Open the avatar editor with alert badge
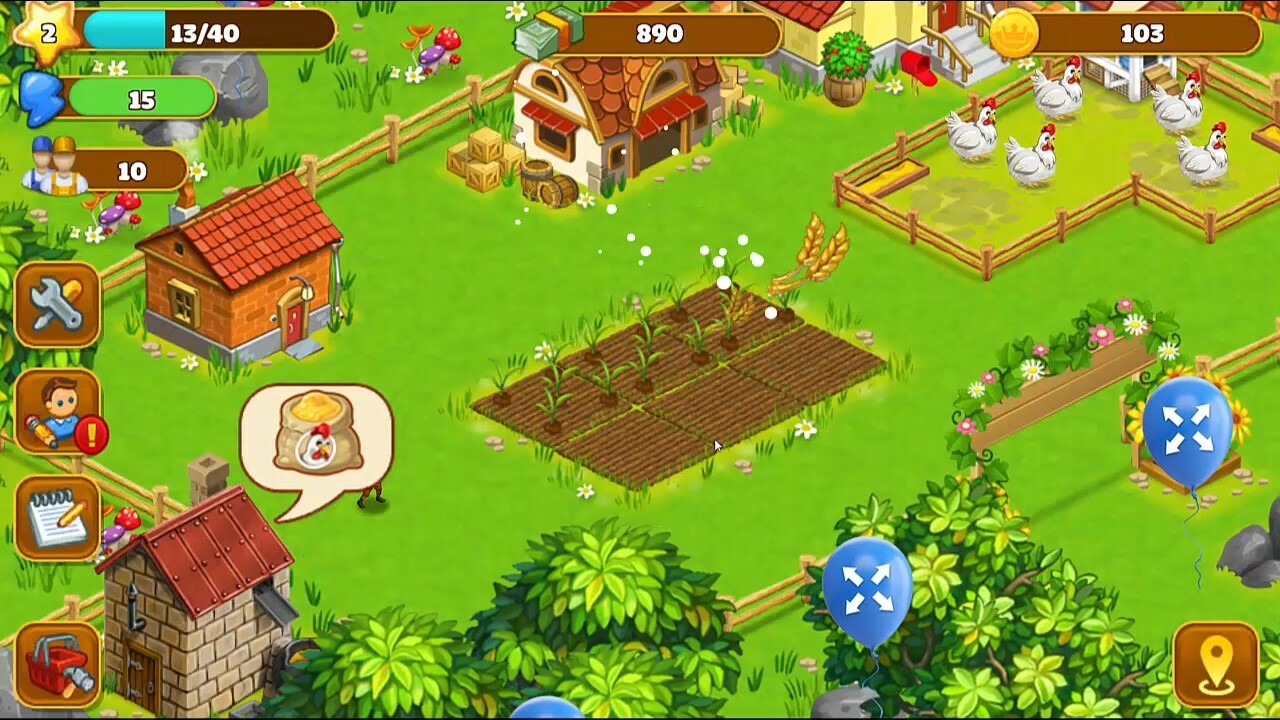1280x720 pixels. [55, 415]
